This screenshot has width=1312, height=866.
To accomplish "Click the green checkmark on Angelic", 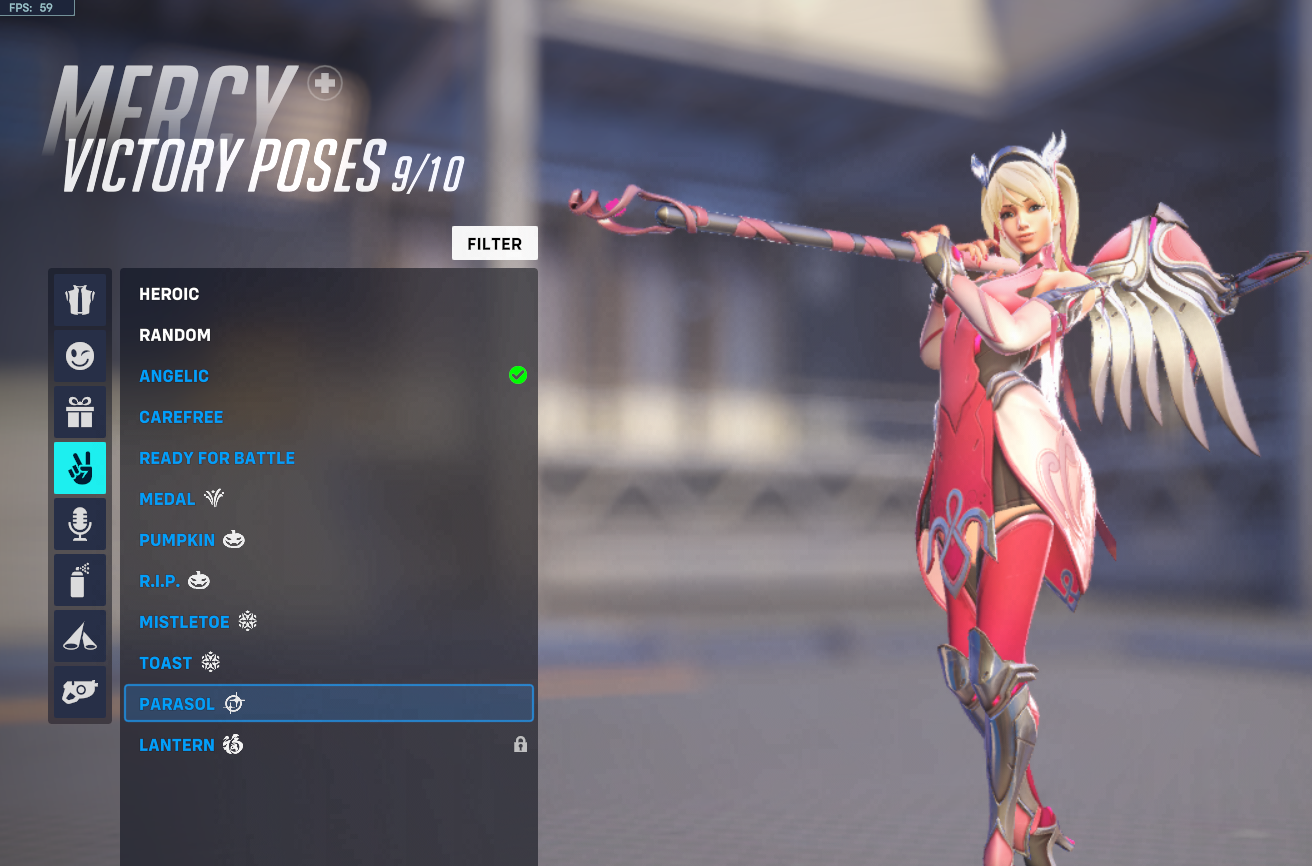I will click(x=517, y=375).
